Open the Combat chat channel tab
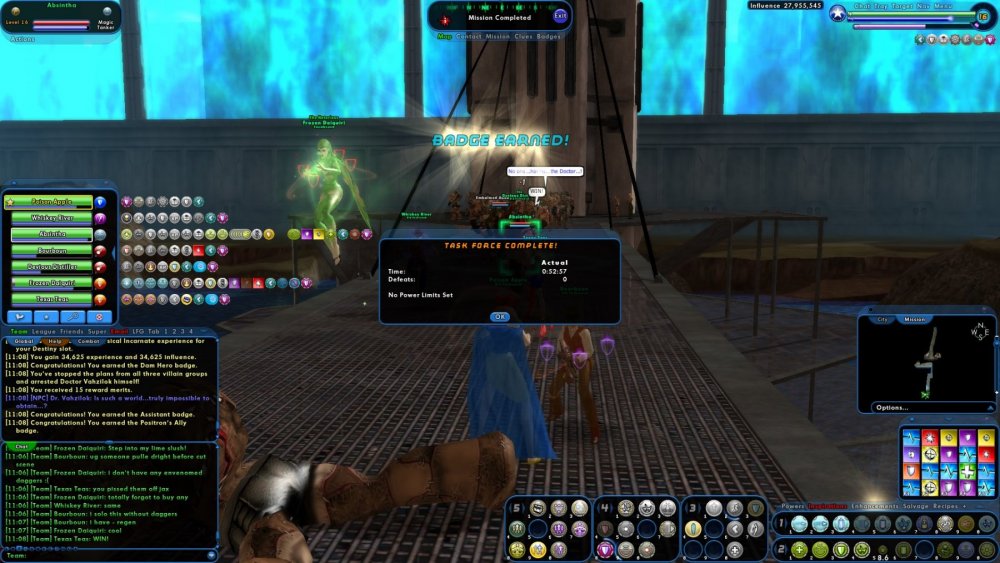Viewport: 1000px width, 563px height. (89, 341)
